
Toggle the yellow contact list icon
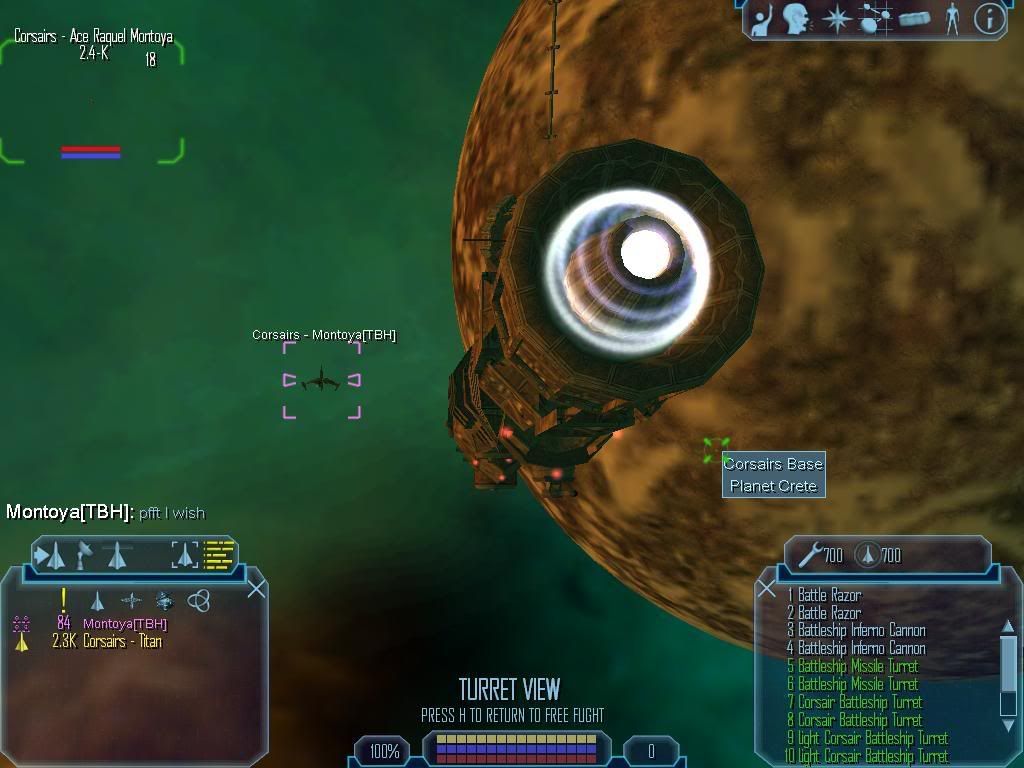pyautogui.click(x=219, y=555)
